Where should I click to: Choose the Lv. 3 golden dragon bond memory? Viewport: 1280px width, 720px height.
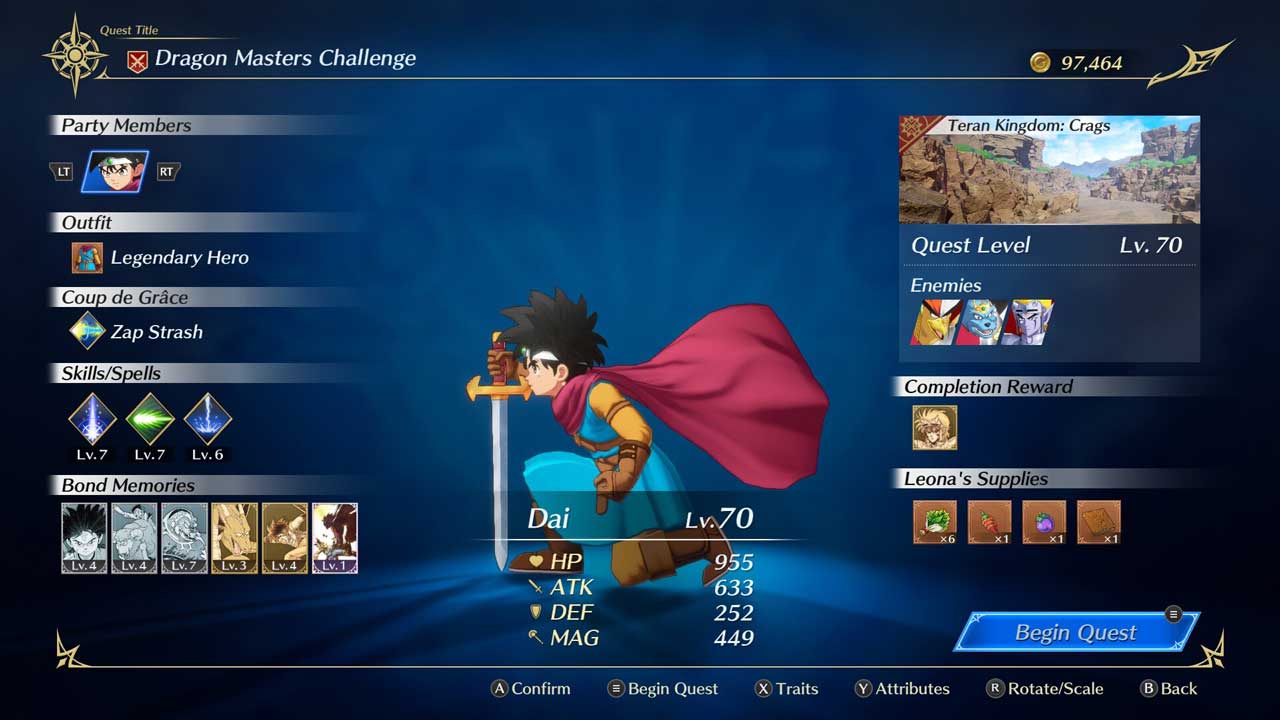click(x=234, y=538)
